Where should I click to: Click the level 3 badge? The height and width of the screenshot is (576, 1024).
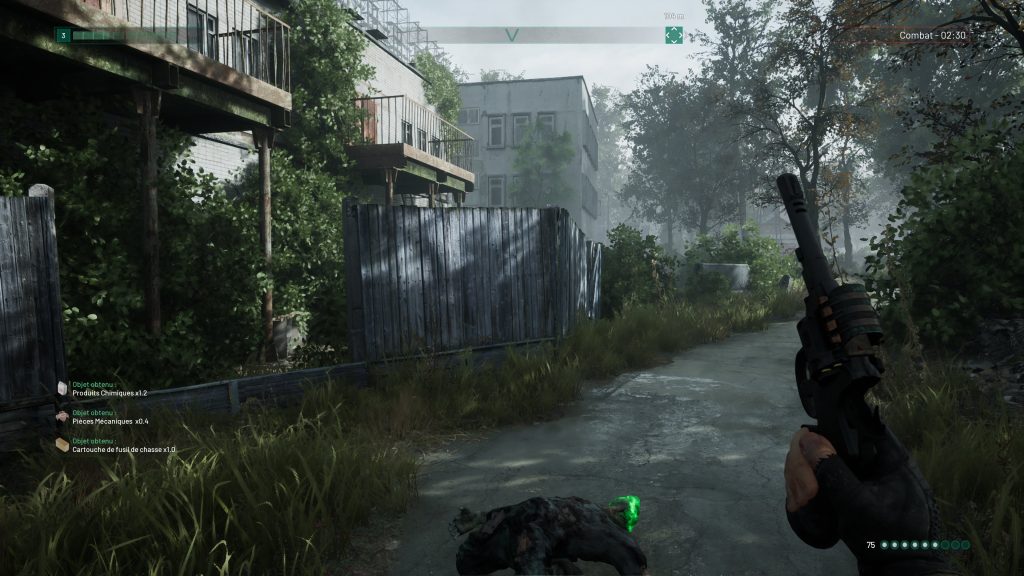(62, 35)
